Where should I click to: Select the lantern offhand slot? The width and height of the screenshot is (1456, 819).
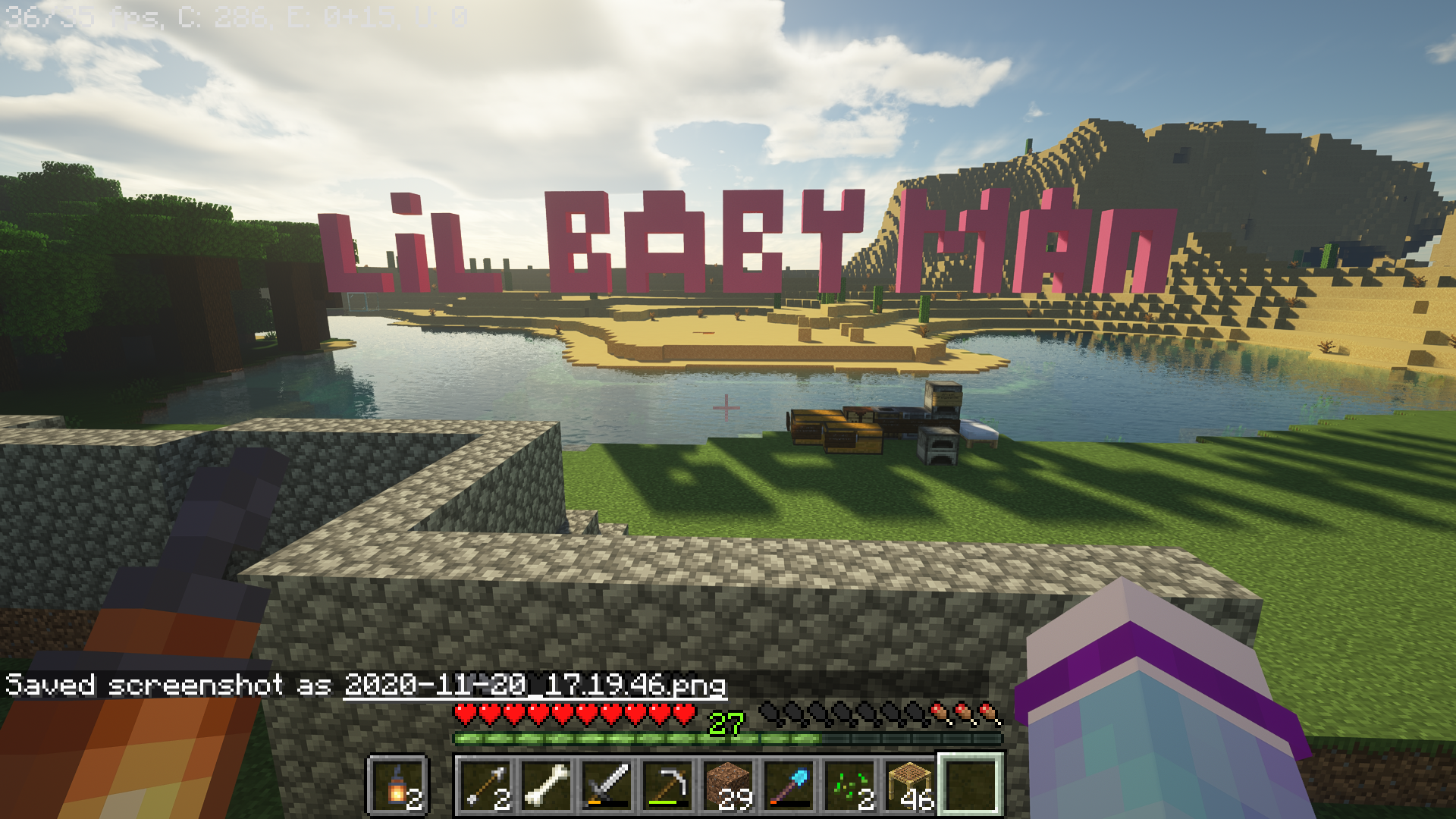pyautogui.click(x=398, y=785)
